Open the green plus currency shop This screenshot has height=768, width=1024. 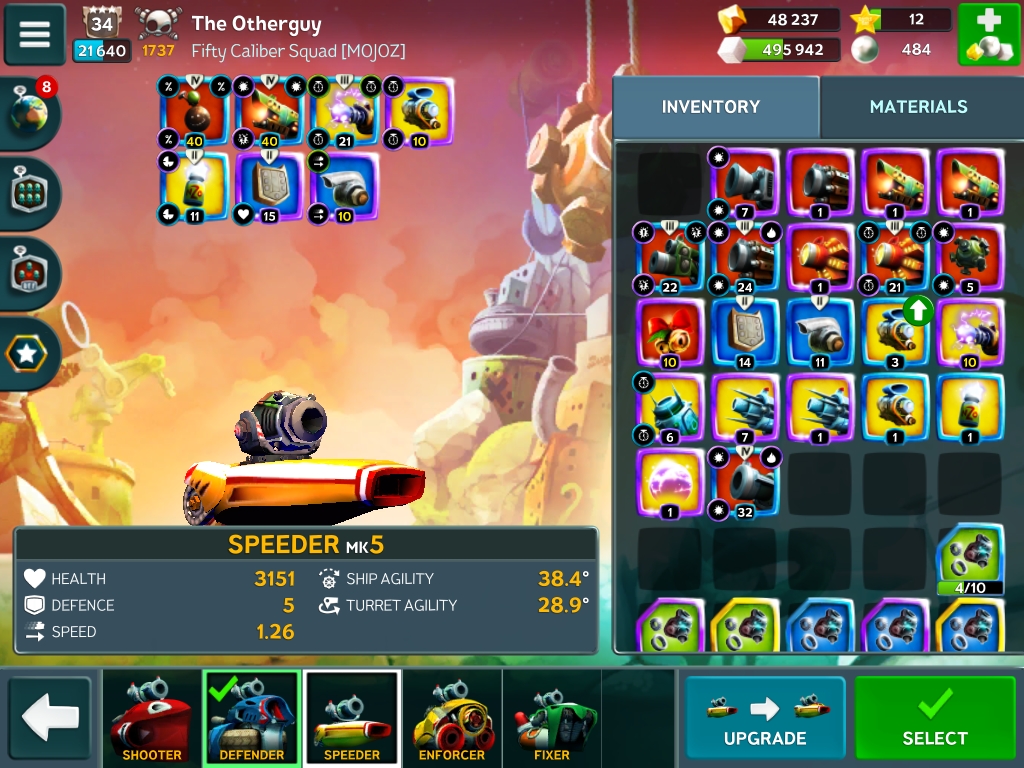pos(989,35)
